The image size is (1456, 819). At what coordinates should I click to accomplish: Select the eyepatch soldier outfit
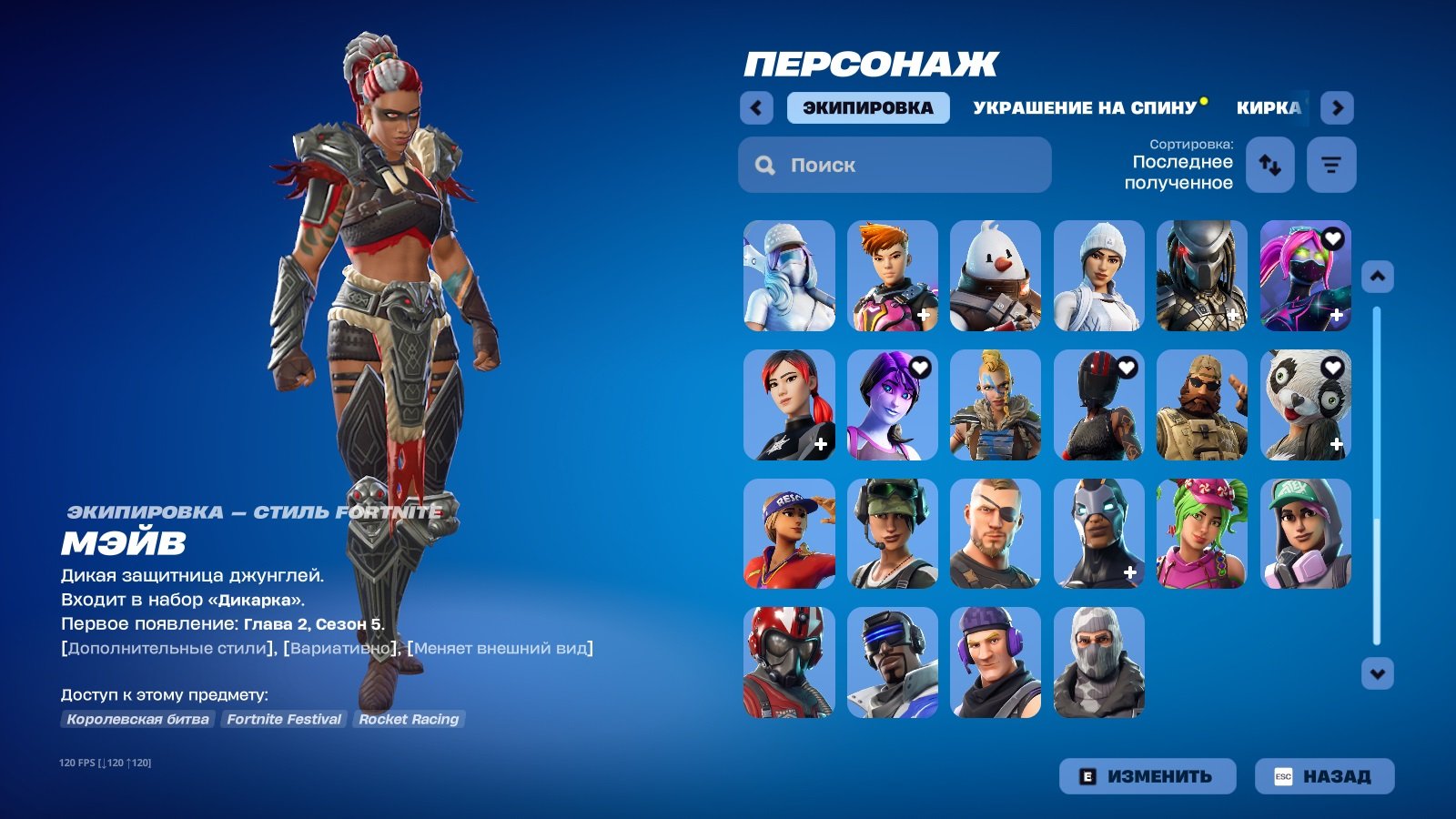tap(995, 534)
